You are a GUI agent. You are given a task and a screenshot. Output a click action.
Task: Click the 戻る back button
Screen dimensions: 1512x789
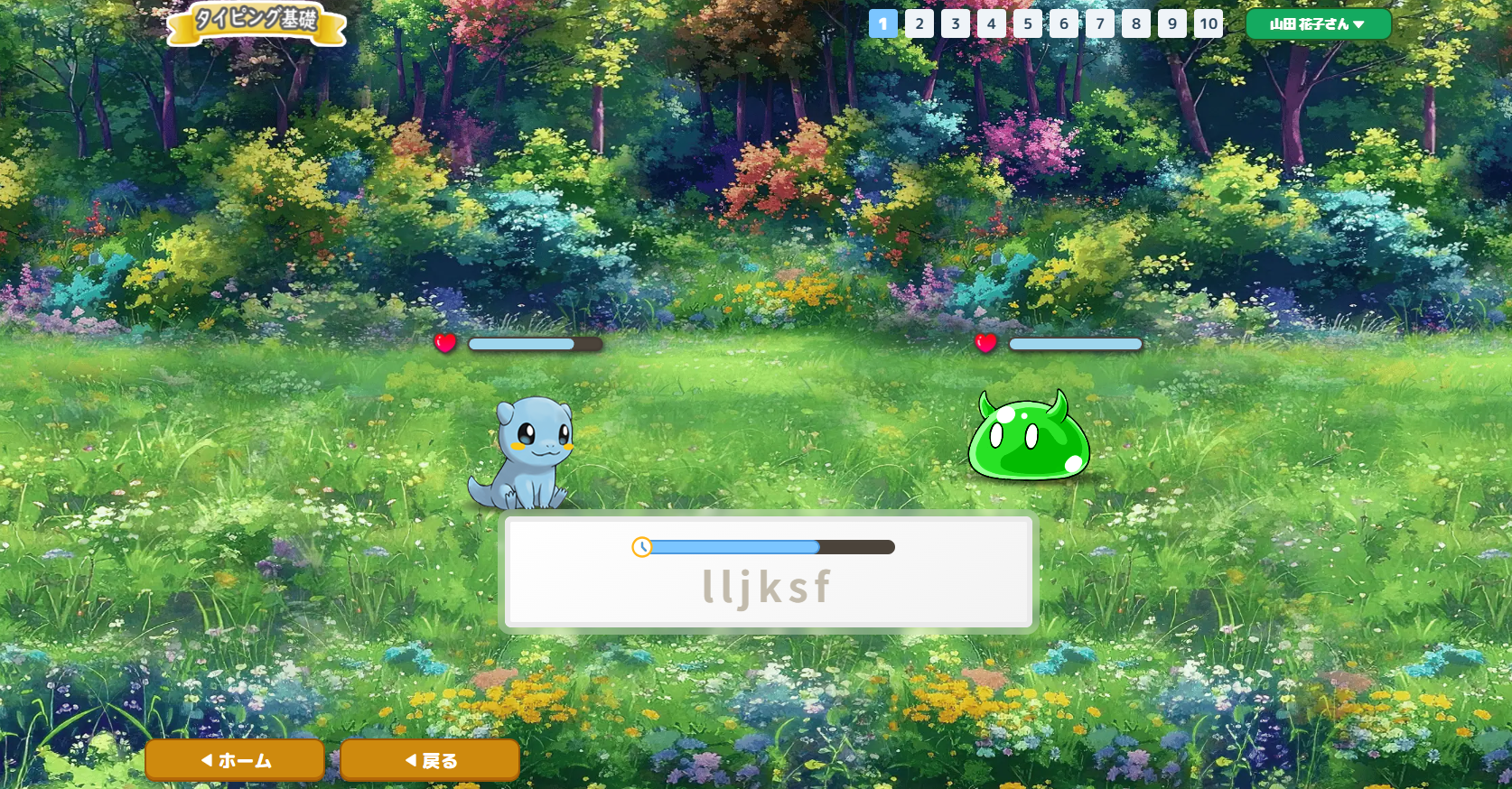click(x=430, y=760)
